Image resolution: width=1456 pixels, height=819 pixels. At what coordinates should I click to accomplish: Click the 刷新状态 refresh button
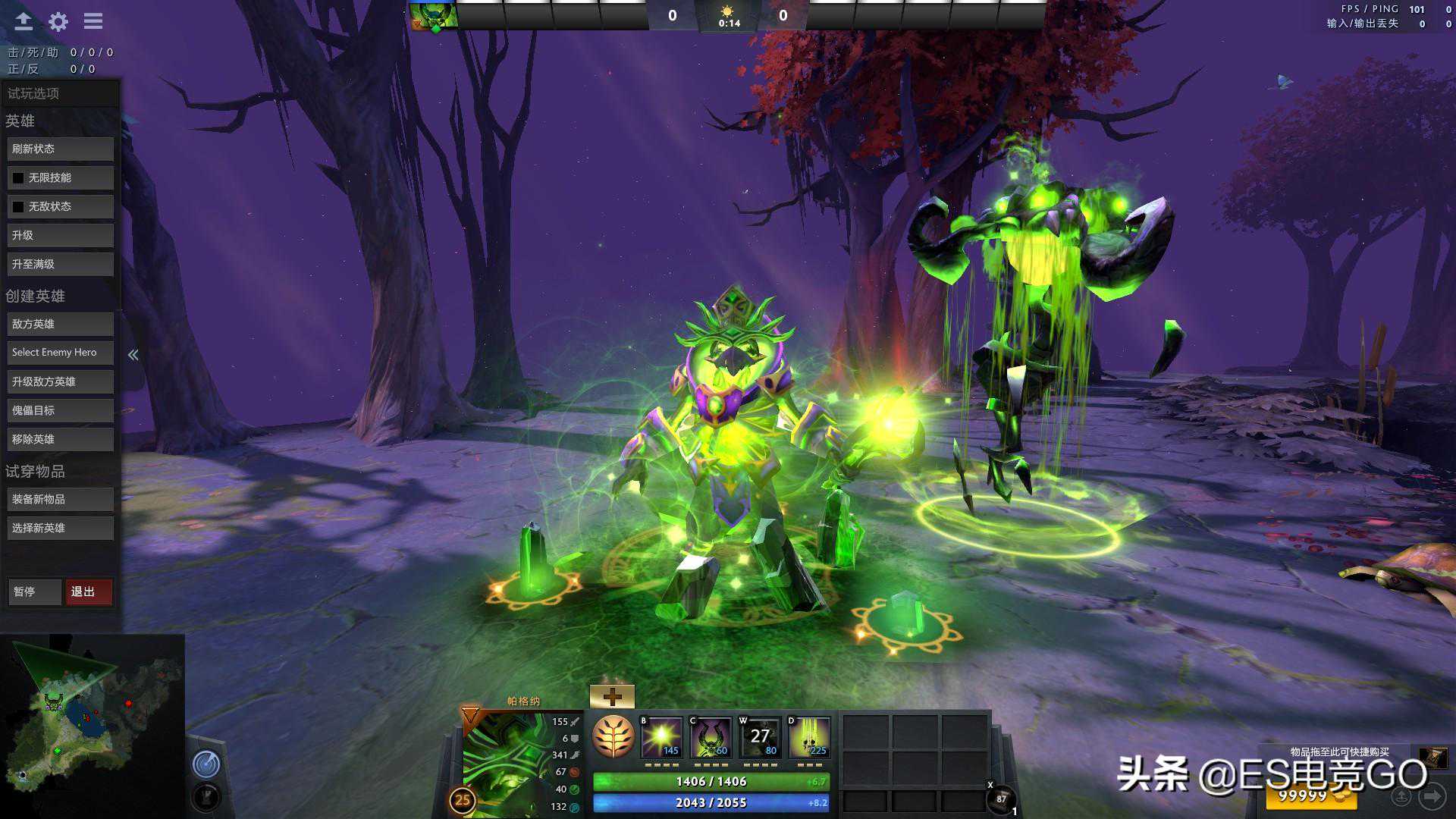(x=60, y=149)
